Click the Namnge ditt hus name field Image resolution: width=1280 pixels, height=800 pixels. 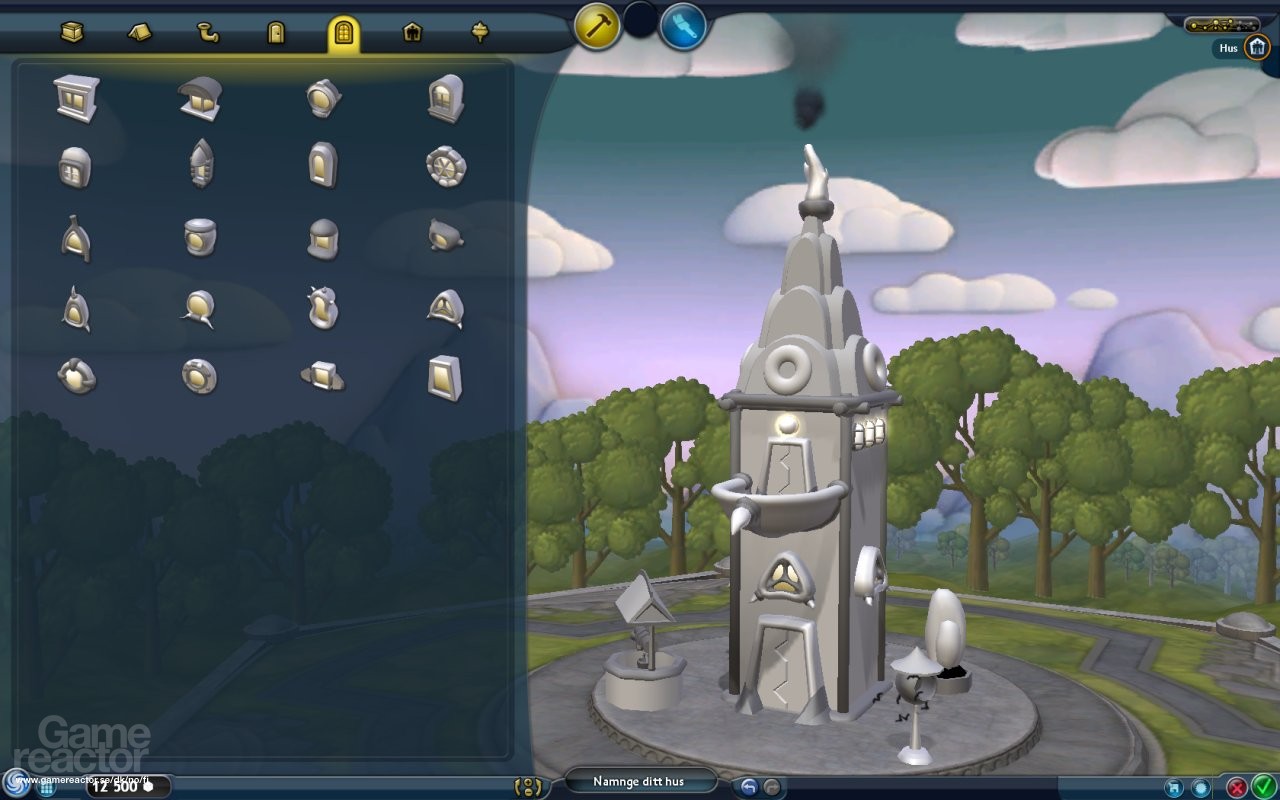click(640, 782)
